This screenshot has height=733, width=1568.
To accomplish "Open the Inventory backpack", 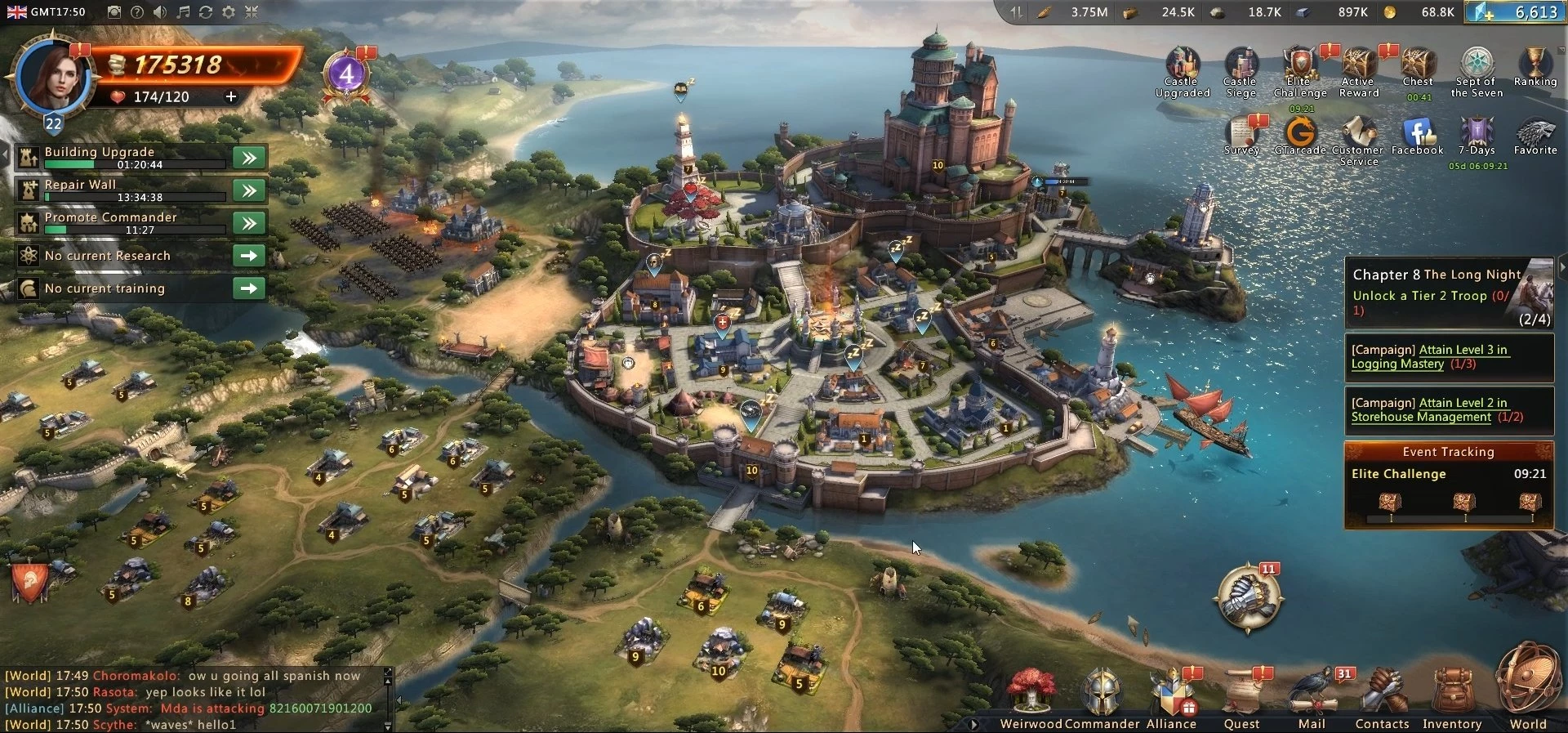I will click(x=1451, y=695).
